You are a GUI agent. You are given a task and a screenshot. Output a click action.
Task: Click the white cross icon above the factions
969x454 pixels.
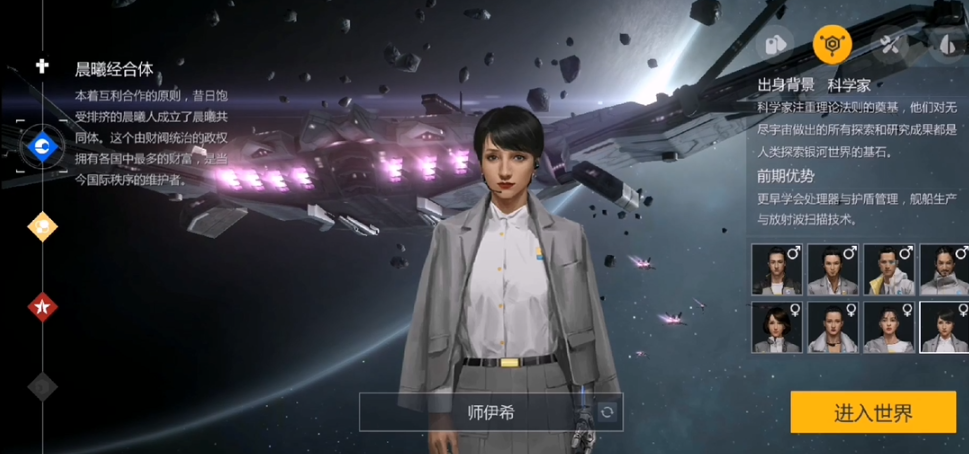tap(42, 66)
